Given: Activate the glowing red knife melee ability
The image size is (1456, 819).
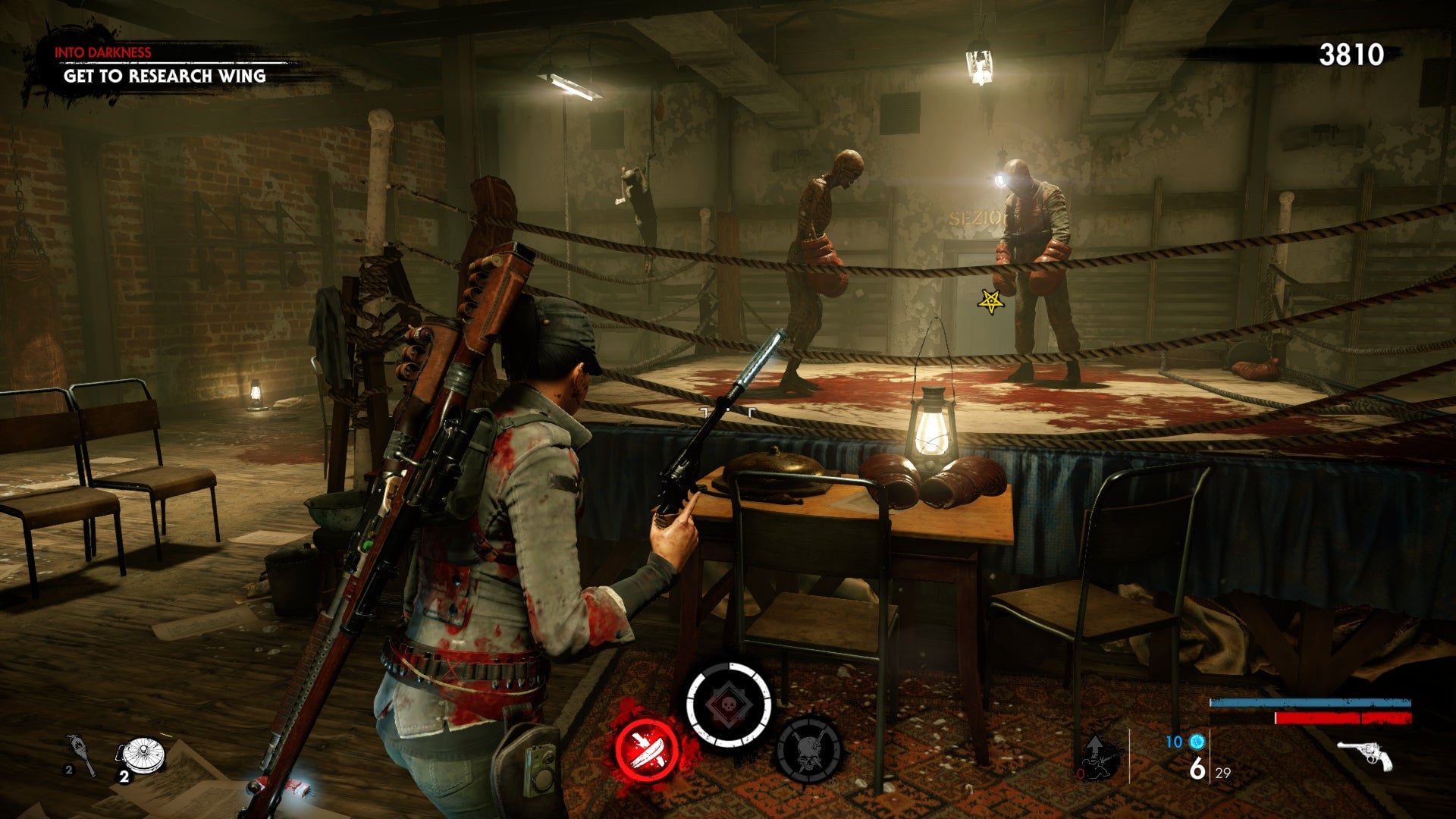Looking at the screenshot, I should [647, 749].
